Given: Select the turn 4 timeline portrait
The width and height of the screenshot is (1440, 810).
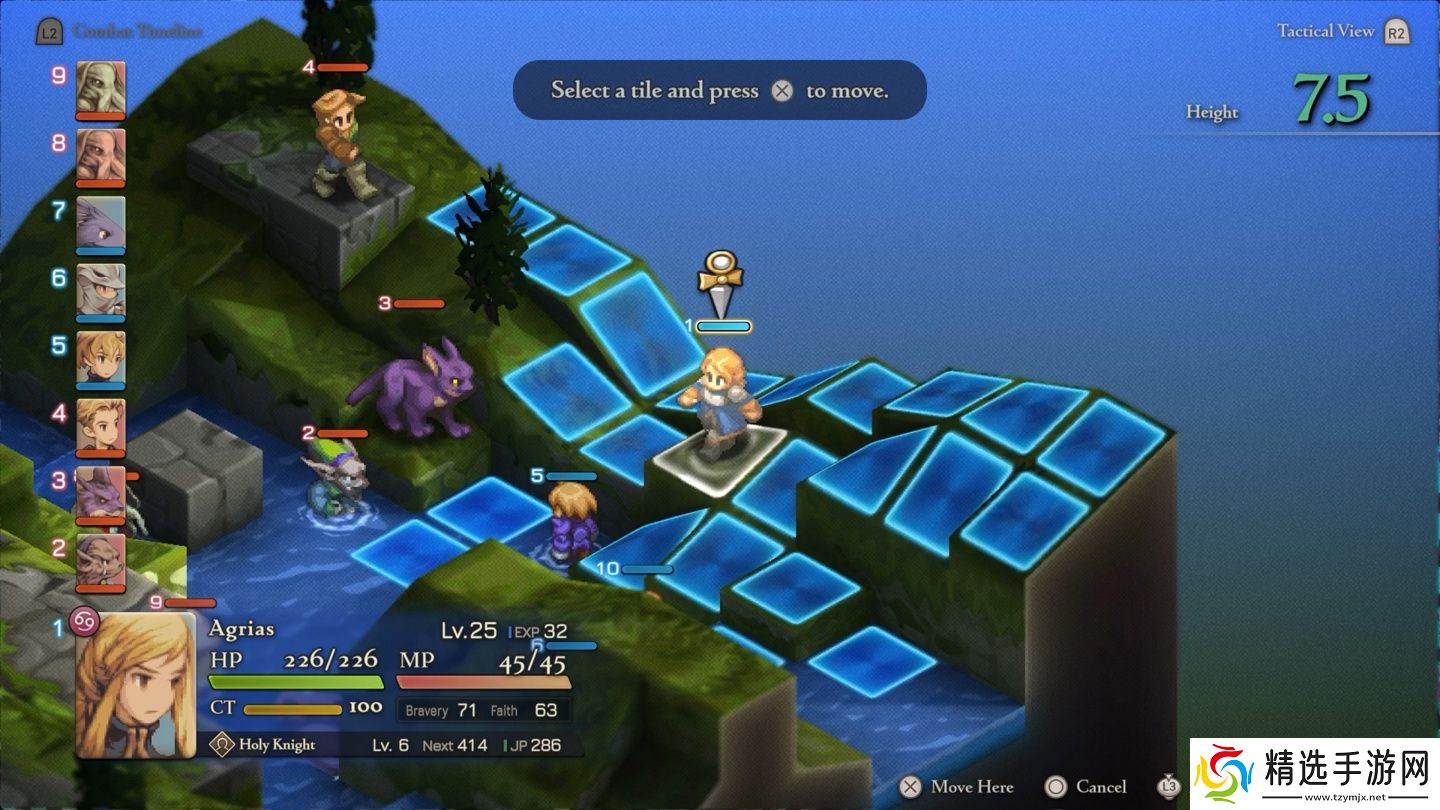Looking at the screenshot, I should [101, 425].
